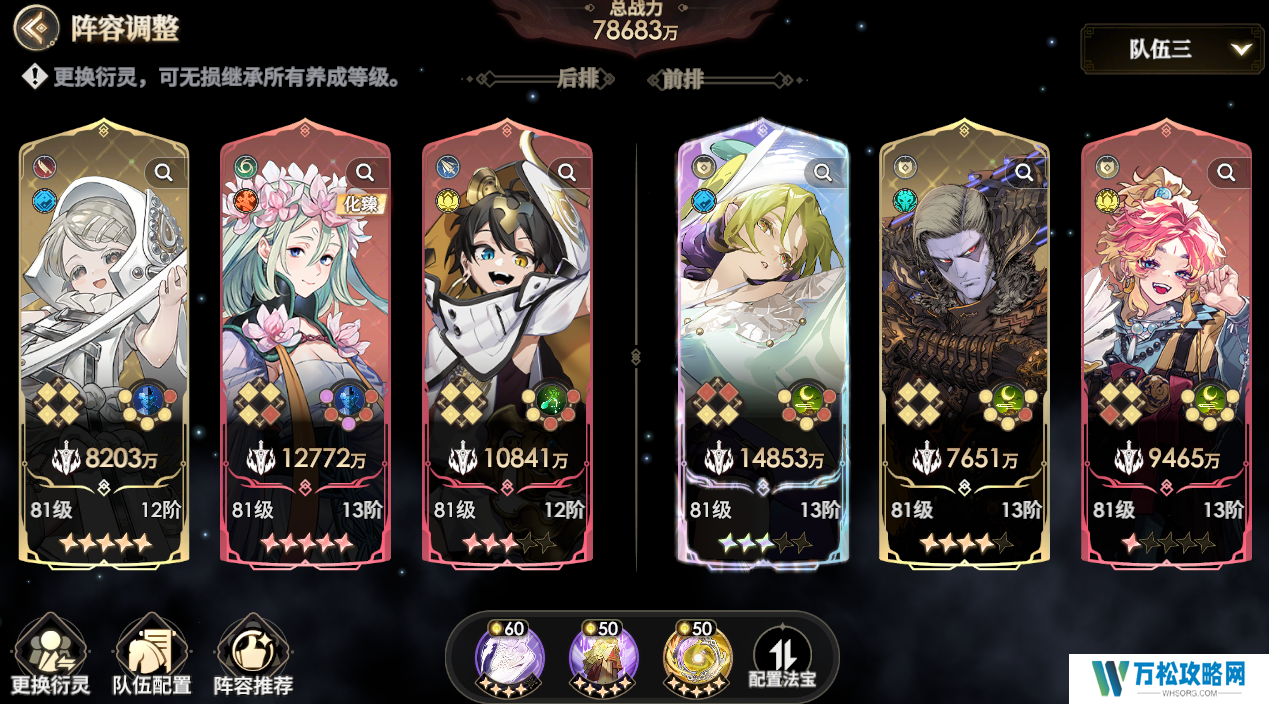The image size is (1269, 704).
Task: Go back using the top-left arrow
Action: [36, 28]
